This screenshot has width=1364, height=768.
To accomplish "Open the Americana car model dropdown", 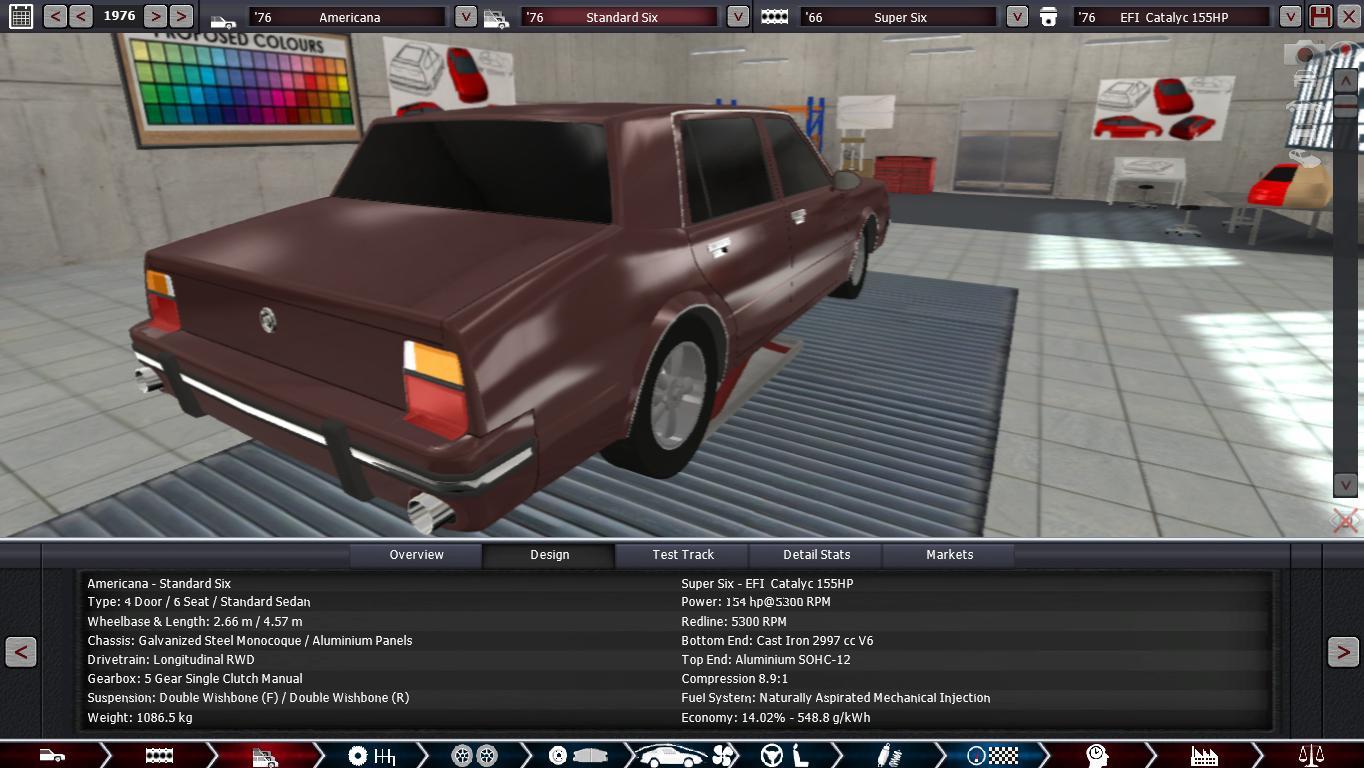I will (465, 17).
